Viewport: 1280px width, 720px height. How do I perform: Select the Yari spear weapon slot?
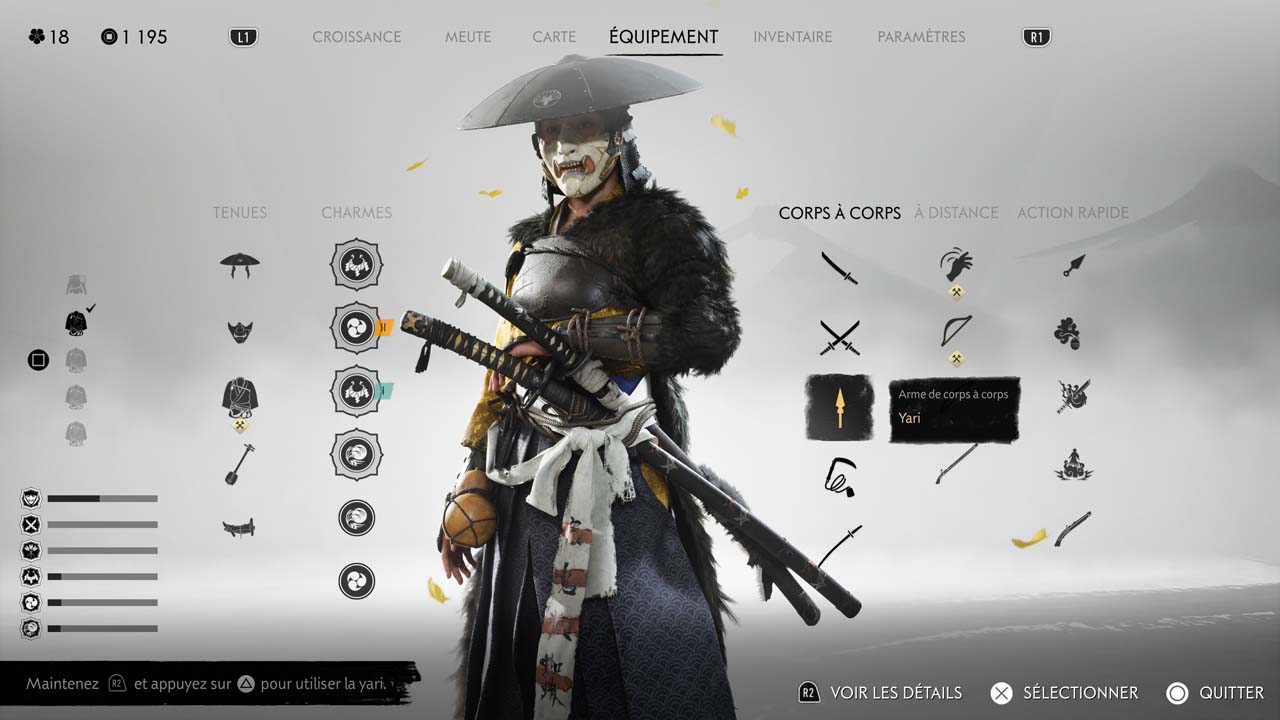coord(839,407)
